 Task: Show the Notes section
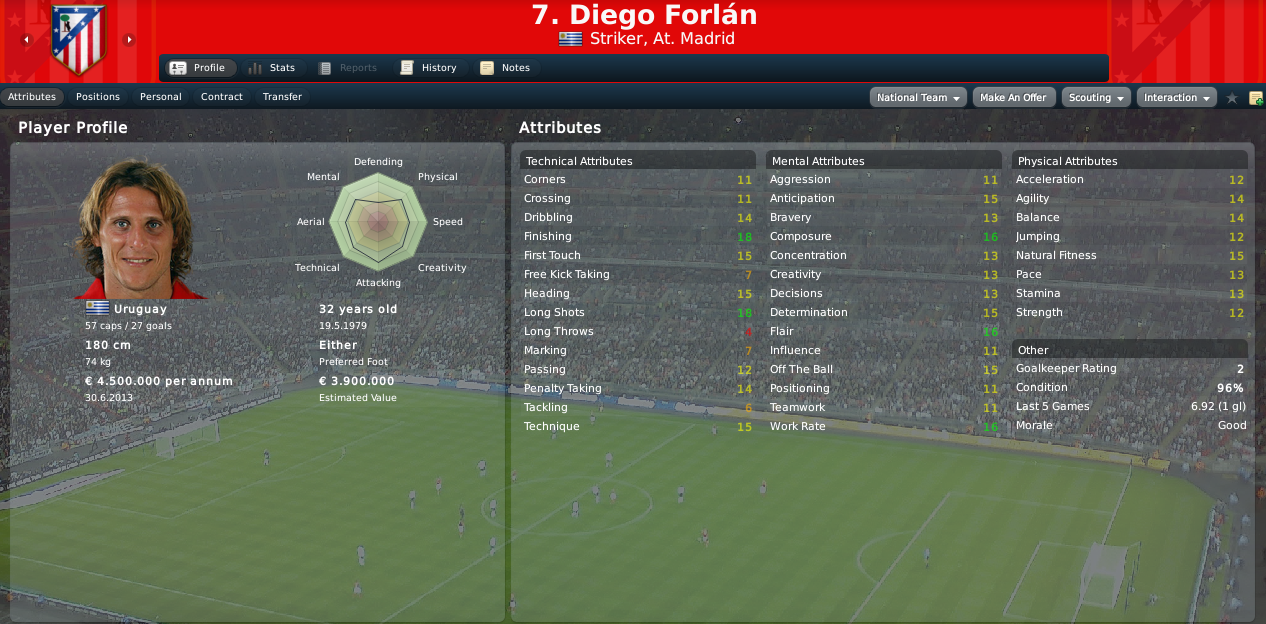coord(505,68)
